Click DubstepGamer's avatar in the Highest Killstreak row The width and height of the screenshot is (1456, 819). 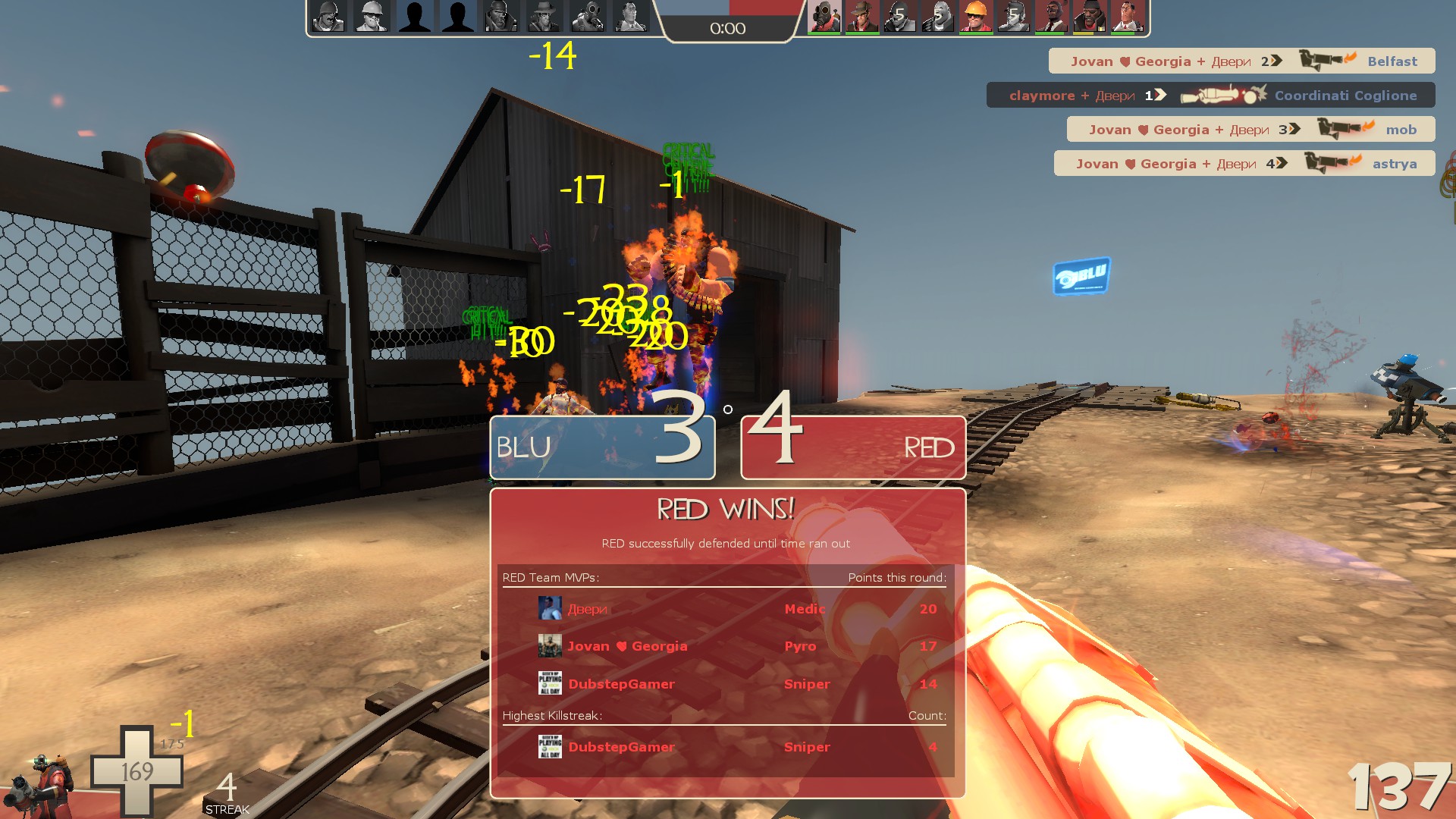[550, 747]
